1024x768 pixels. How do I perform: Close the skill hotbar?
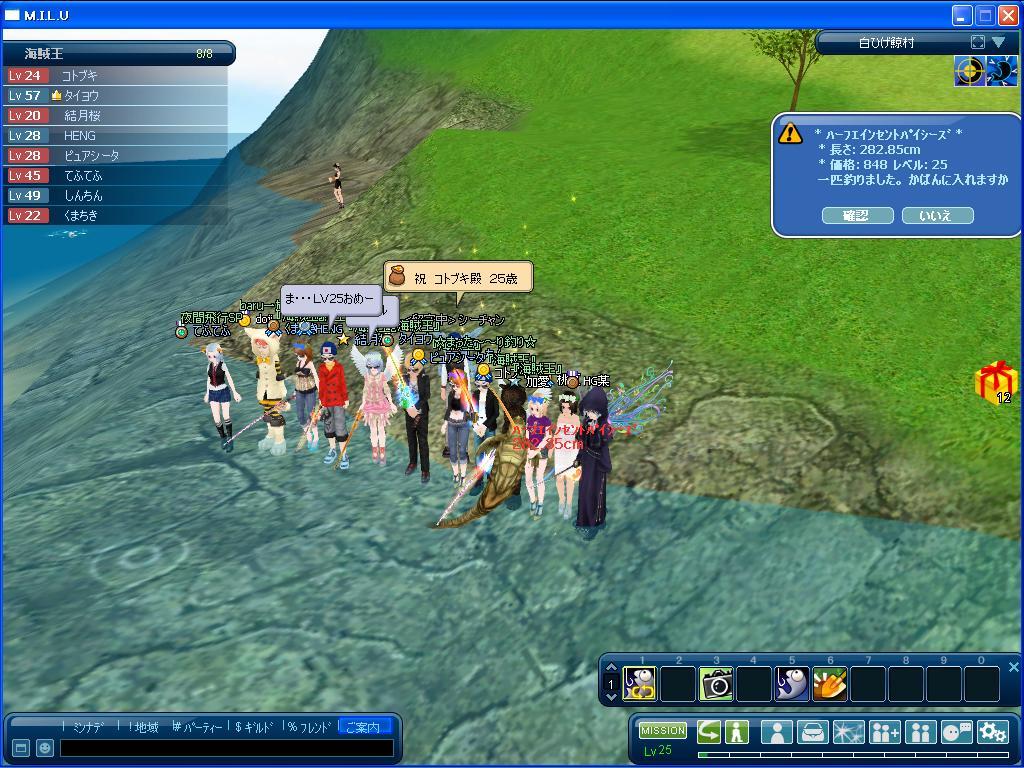(x=1013, y=667)
